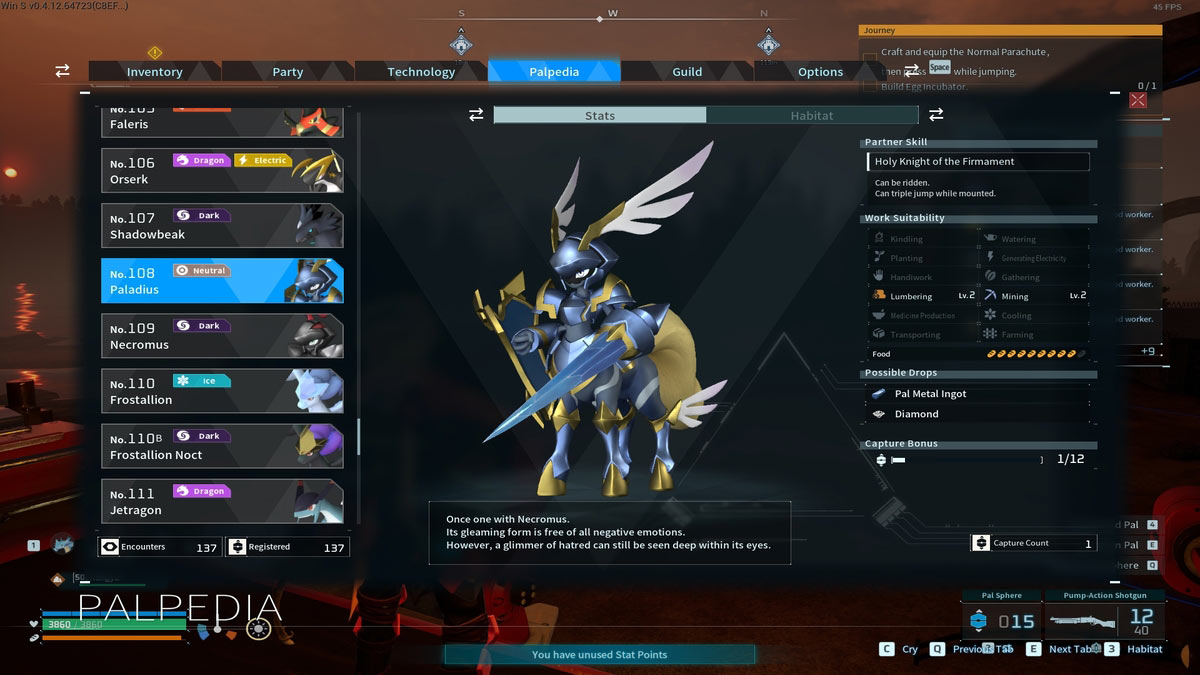Switch to the Party tab
This screenshot has width=1200, height=675.
coord(287,72)
